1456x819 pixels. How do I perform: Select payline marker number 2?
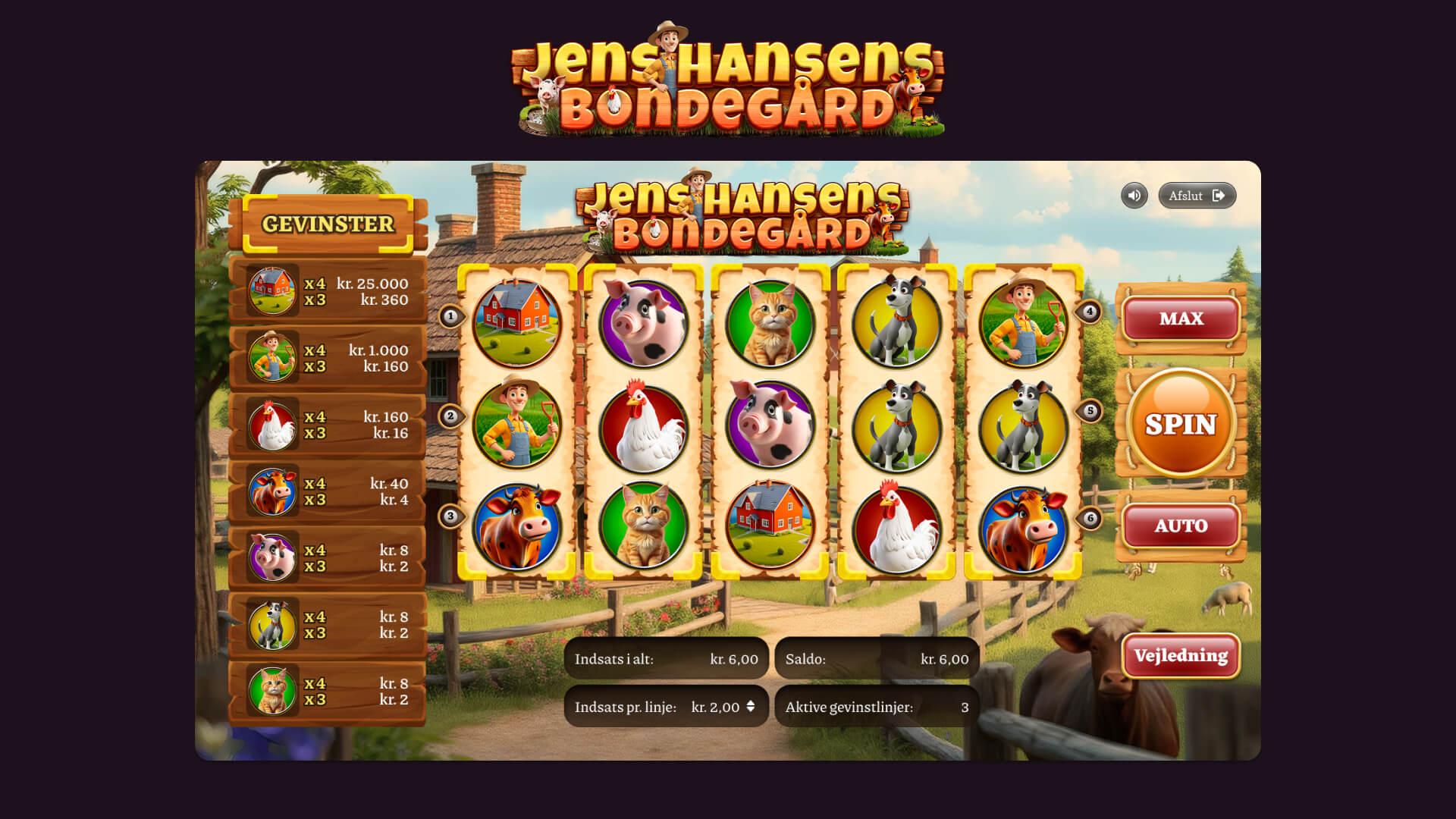(450, 416)
